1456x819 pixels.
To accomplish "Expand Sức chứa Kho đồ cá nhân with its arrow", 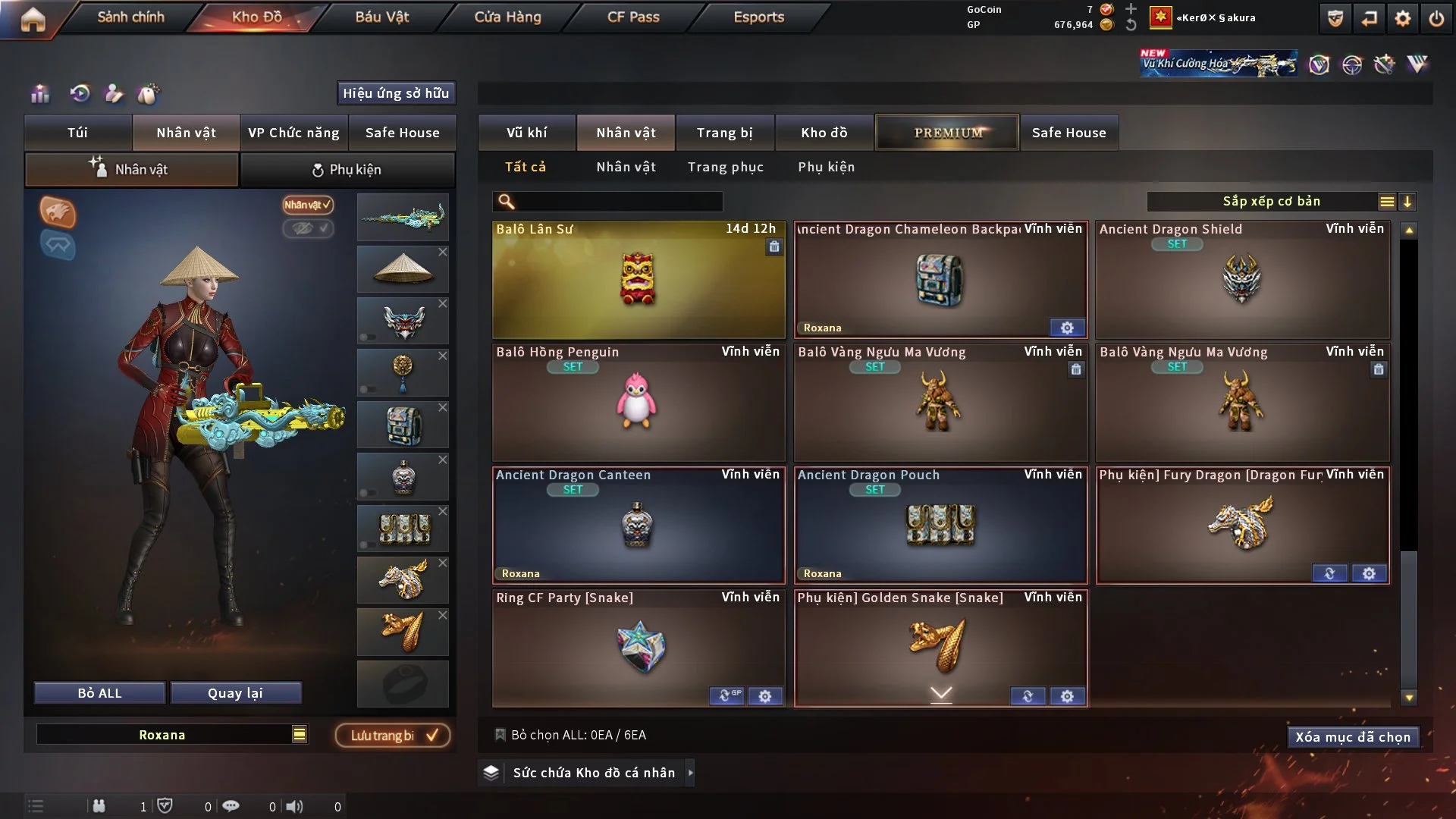I will click(691, 773).
